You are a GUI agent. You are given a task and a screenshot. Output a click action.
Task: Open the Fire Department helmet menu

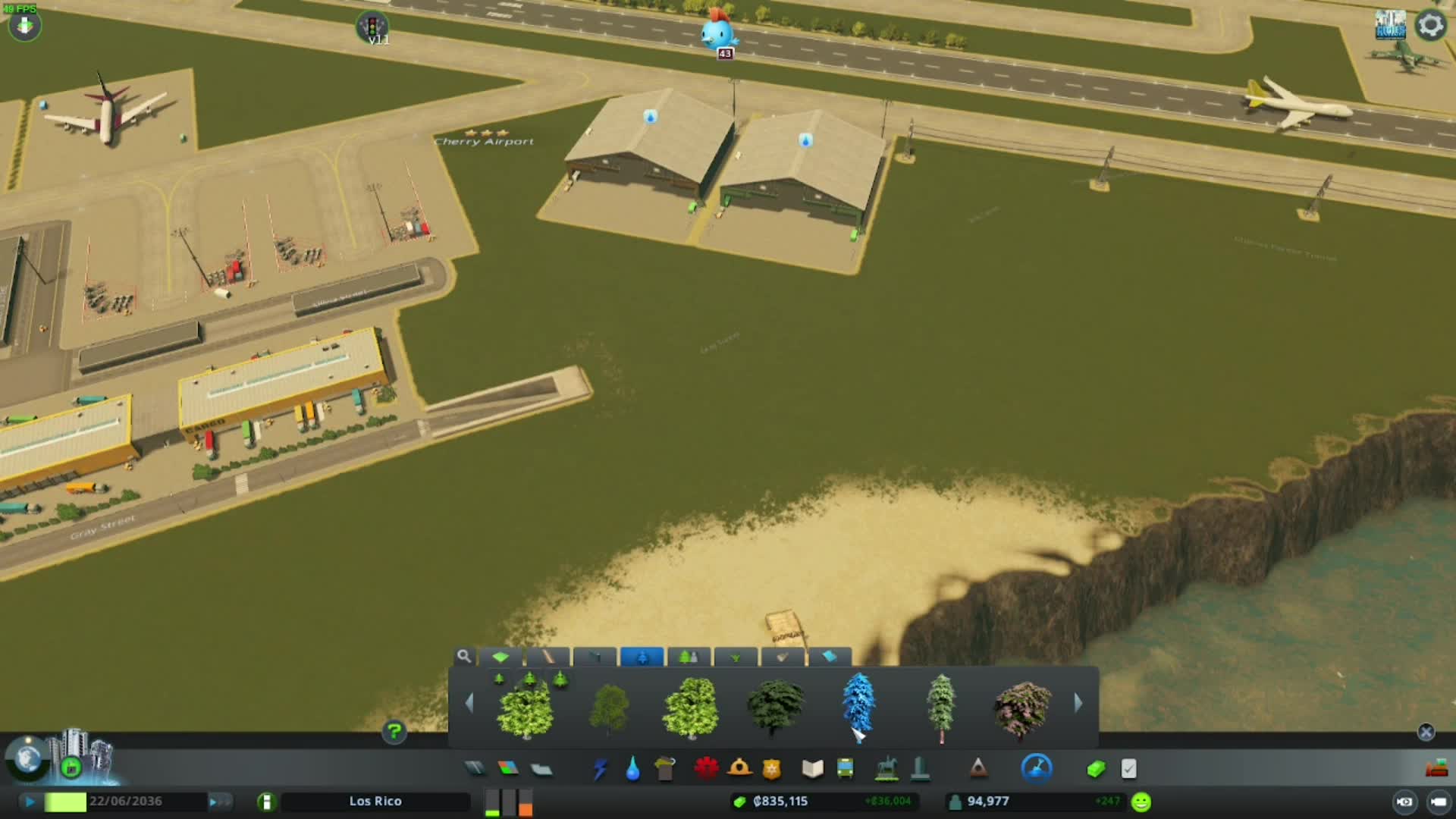pos(739,769)
